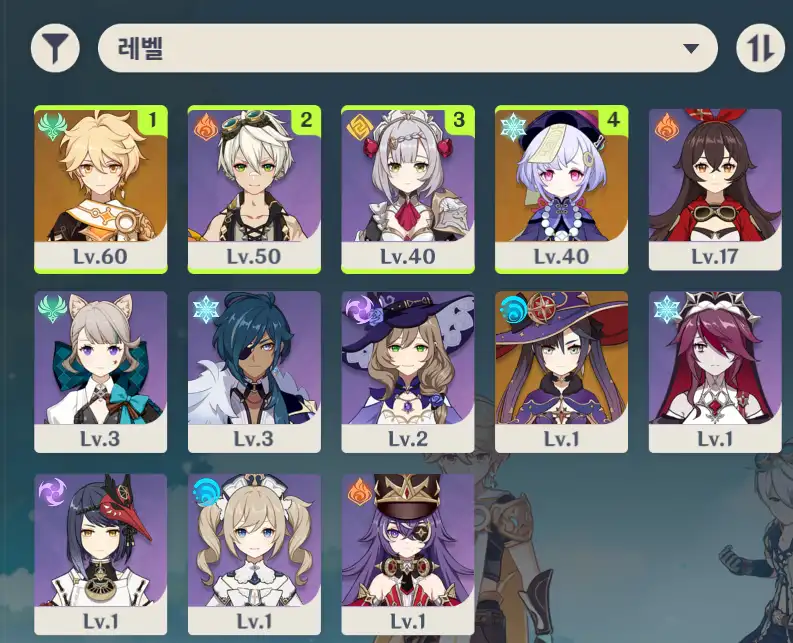Viewport: 793px width, 643px height.
Task: Choose Rosaria, the red-haired Cryo character
Action: point(714,371)
